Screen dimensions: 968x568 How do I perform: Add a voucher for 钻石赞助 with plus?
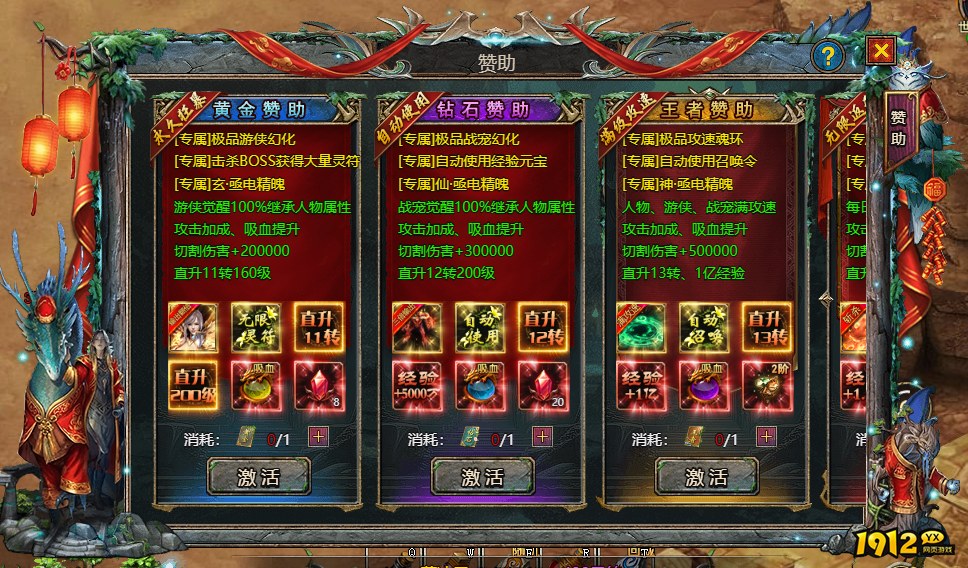pyautogui.click(x=542, y=437)
